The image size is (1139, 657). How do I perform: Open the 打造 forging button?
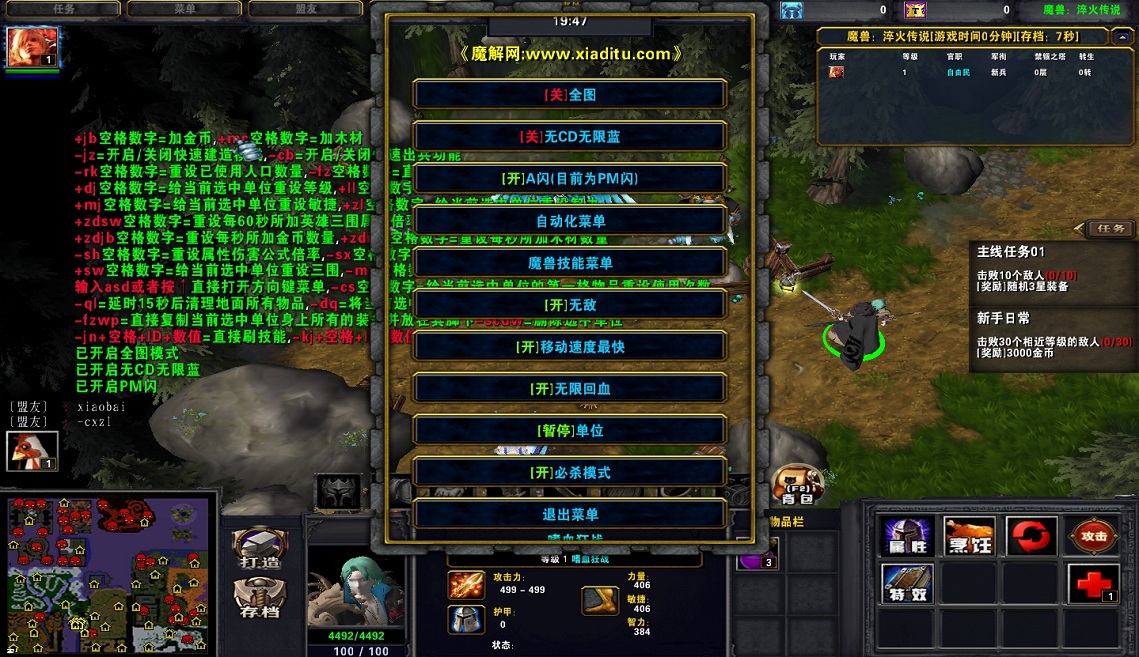click(x=260, y=550)
